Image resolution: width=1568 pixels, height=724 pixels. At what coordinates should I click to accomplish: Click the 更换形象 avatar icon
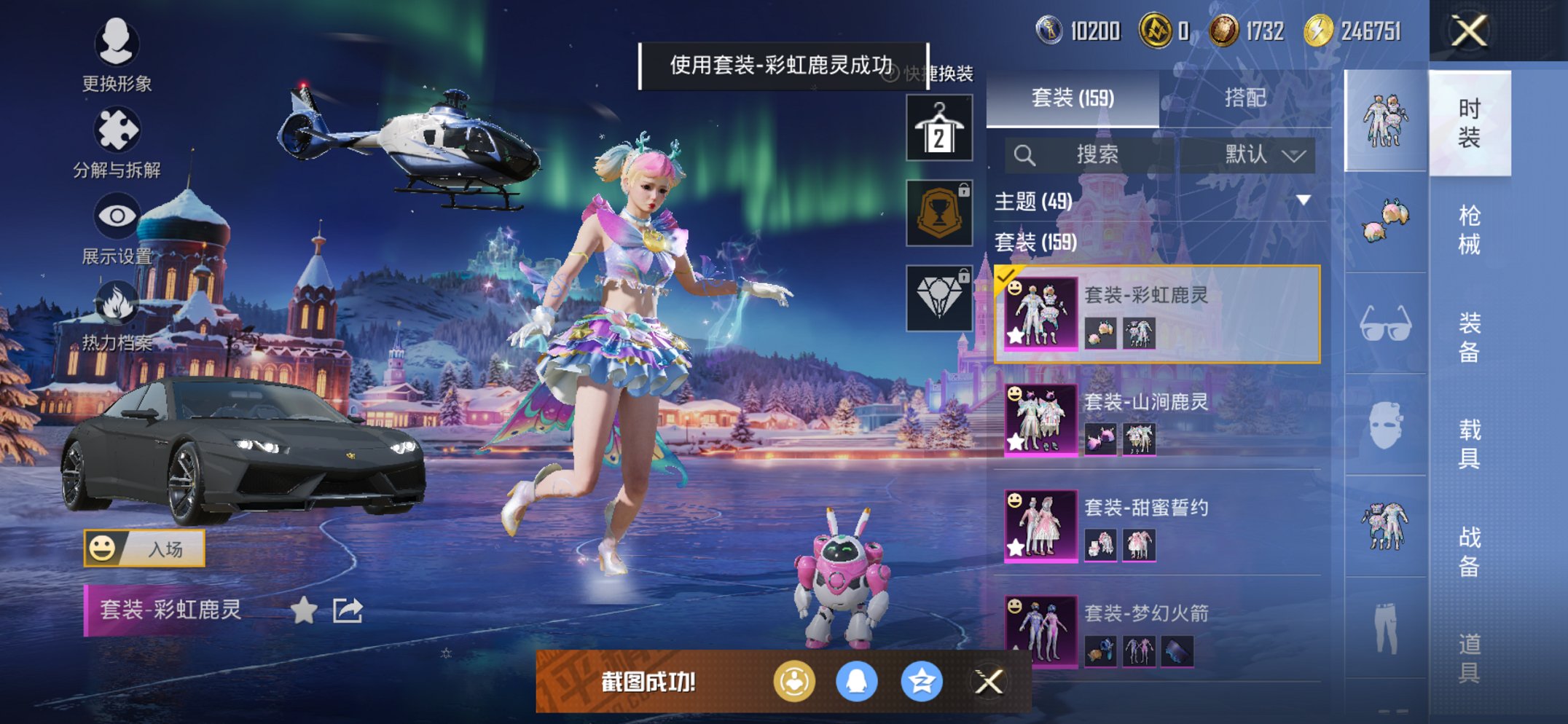117,45
